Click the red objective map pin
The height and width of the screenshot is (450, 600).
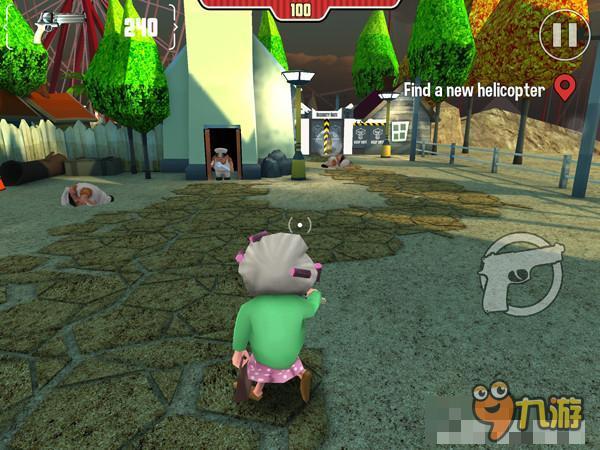565,88
